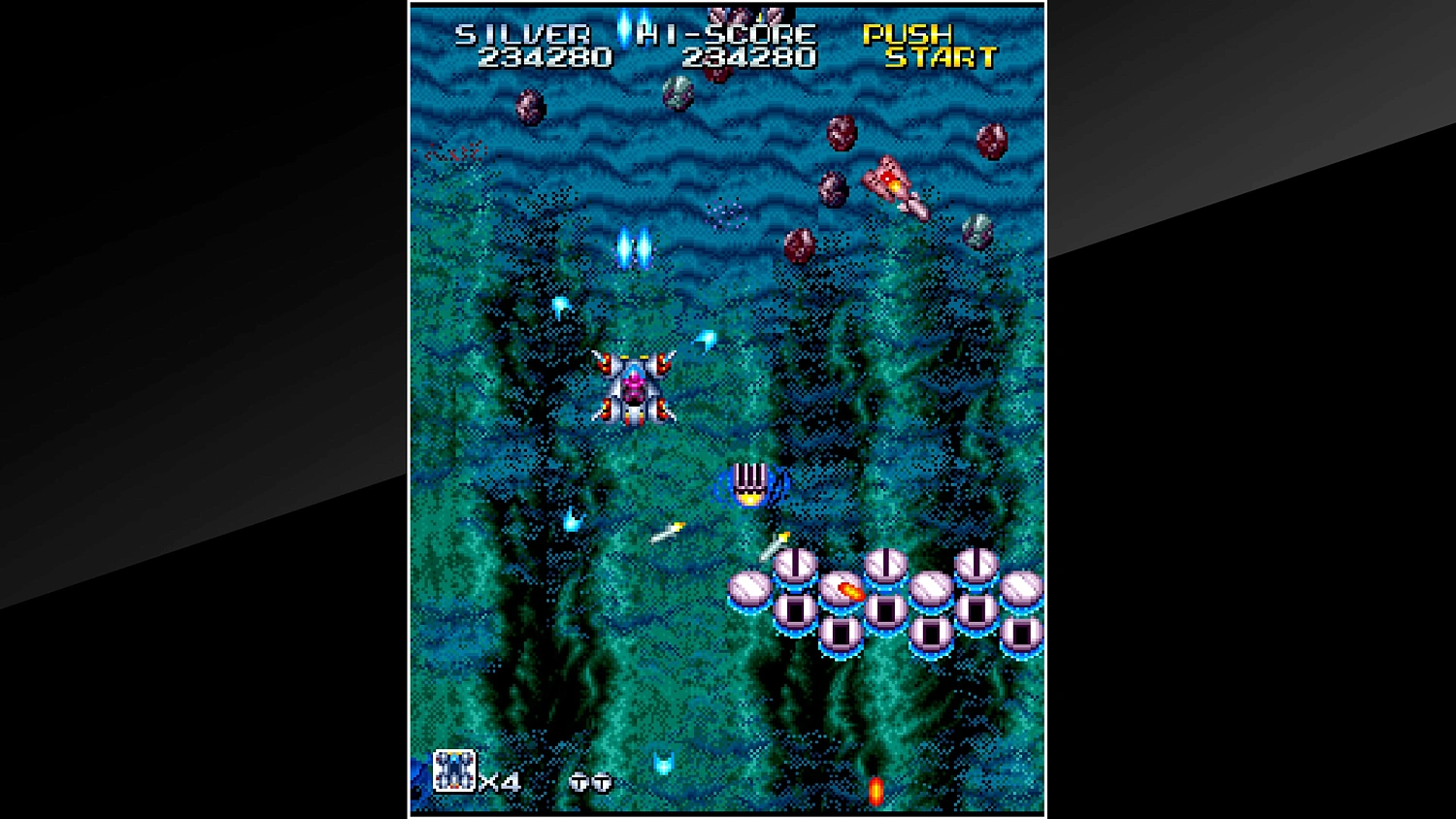The height and width of the screenshot is (819, 1456).
Task: Click the right bomb stock icon
Action: [600, 782]
